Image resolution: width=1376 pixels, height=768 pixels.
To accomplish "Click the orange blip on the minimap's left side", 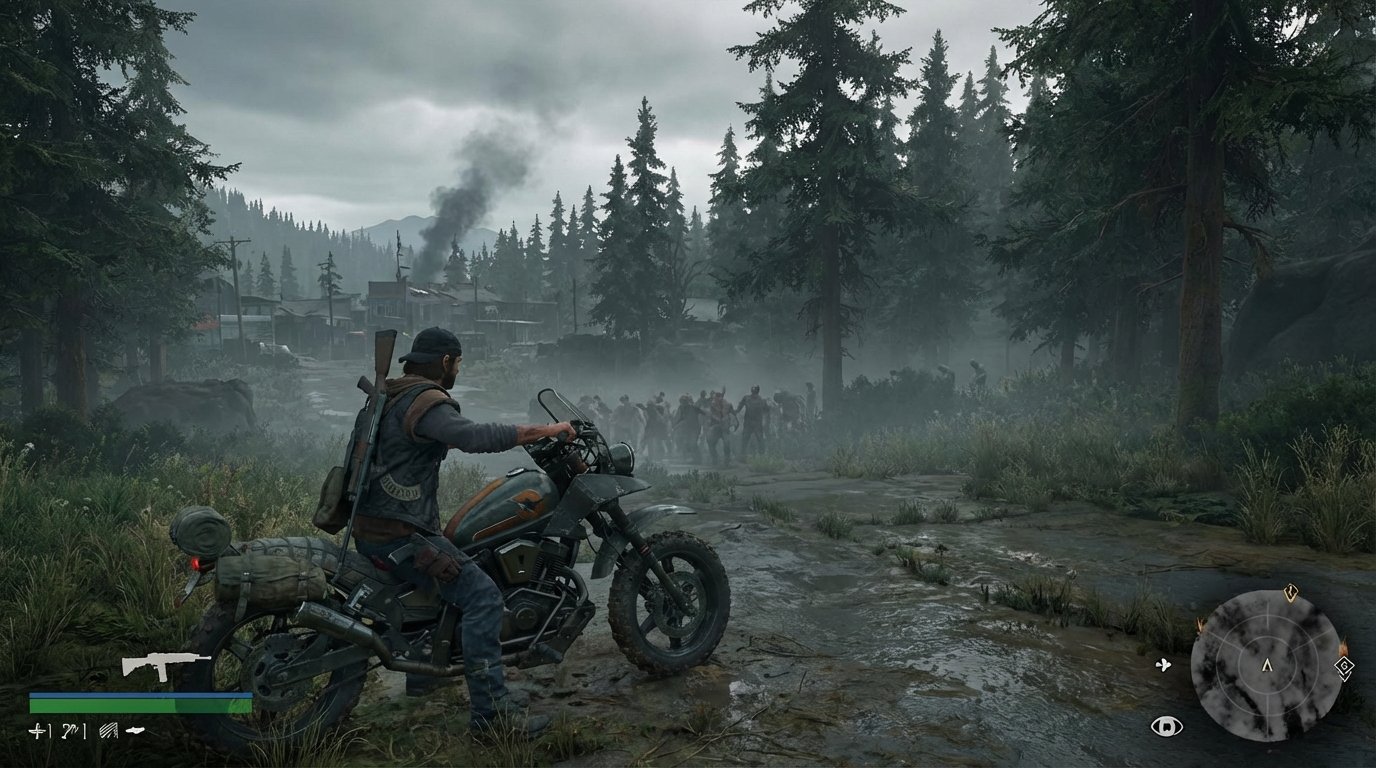I will pos(1200,625).
